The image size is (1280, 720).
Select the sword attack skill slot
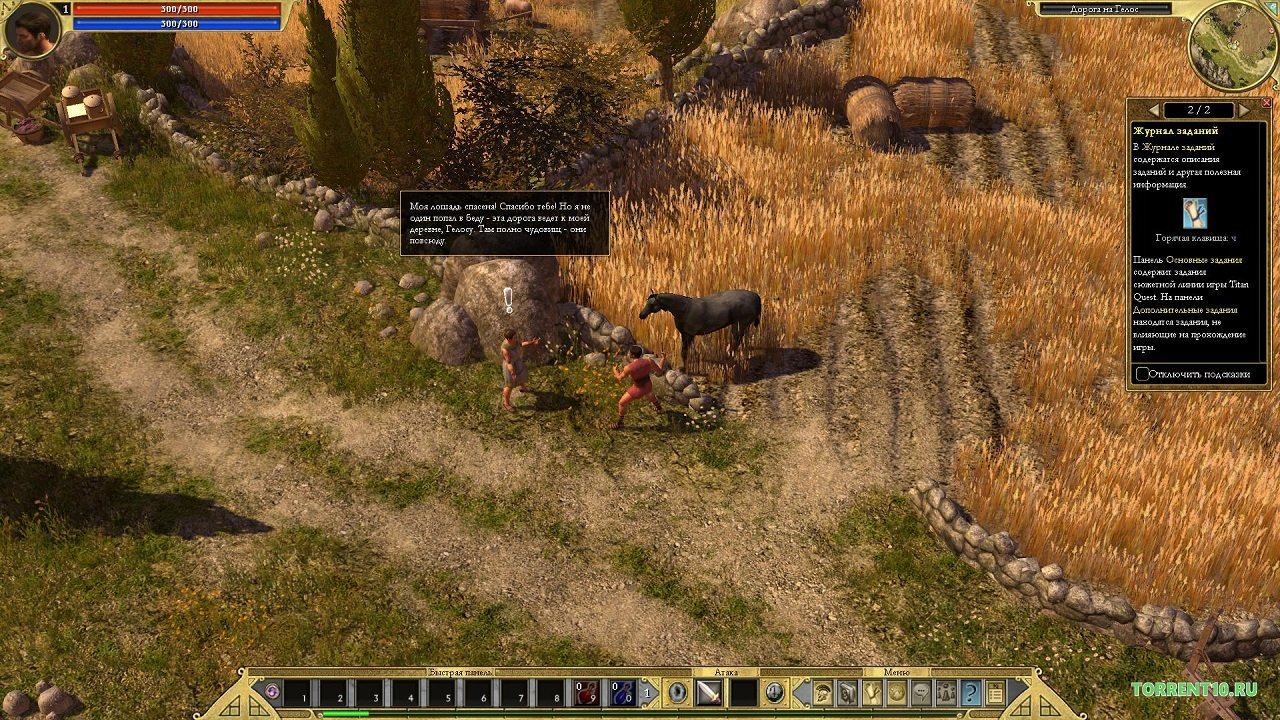point(709,692)
